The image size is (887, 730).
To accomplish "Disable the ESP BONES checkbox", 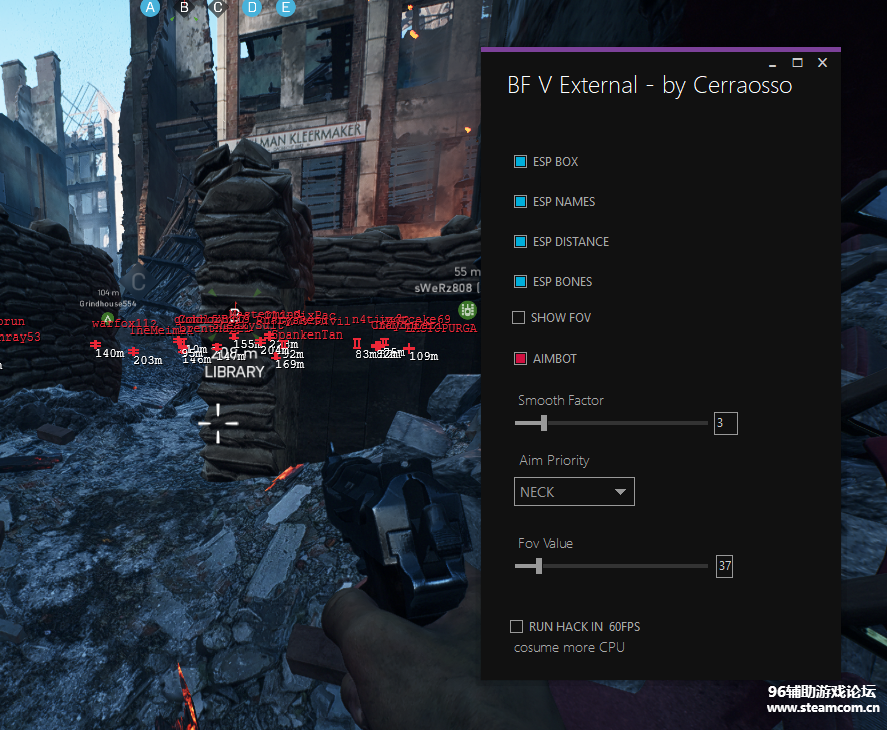I will pos(520,282).
